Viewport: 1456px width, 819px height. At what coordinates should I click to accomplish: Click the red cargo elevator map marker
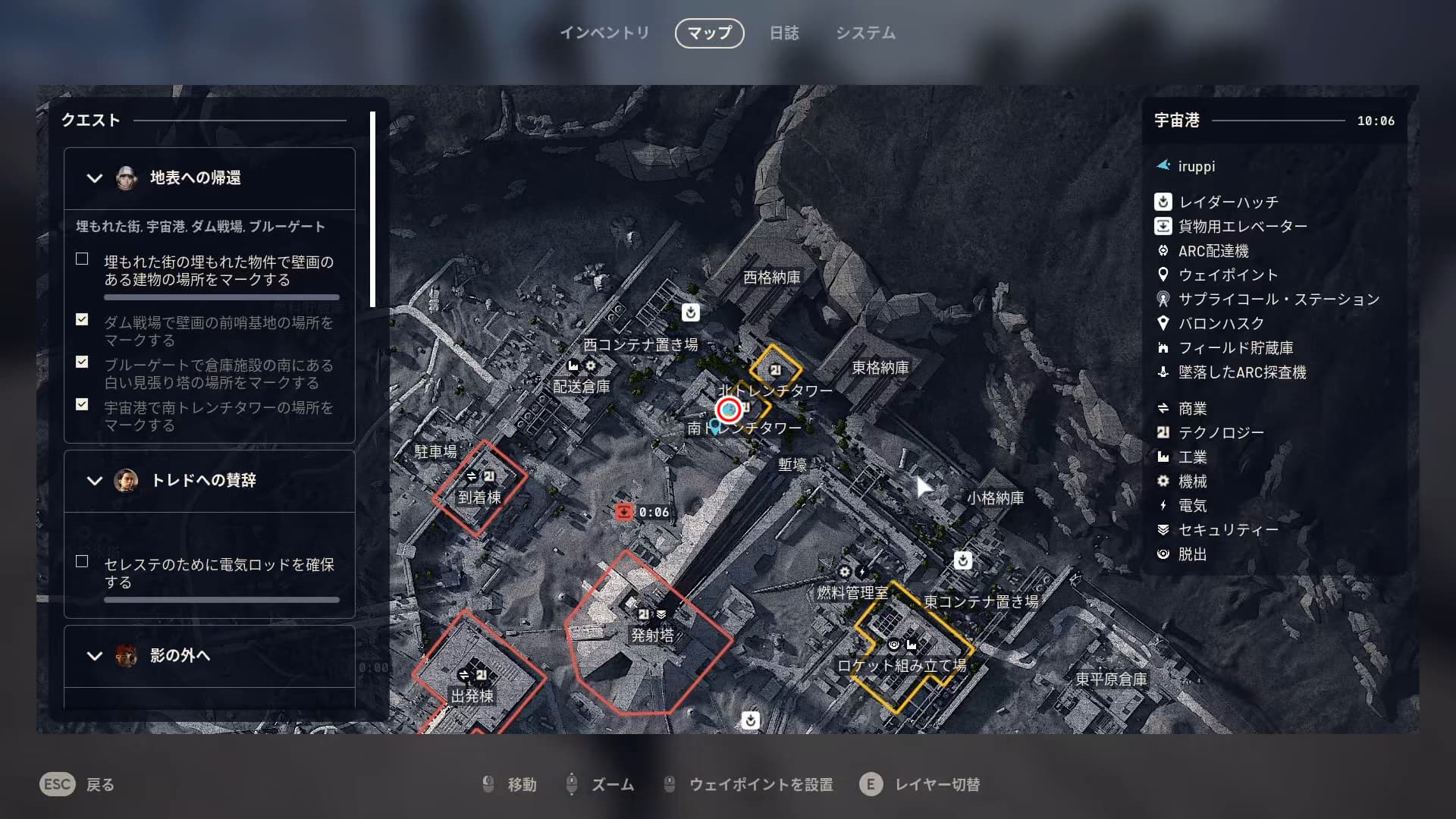click(623, 512)
